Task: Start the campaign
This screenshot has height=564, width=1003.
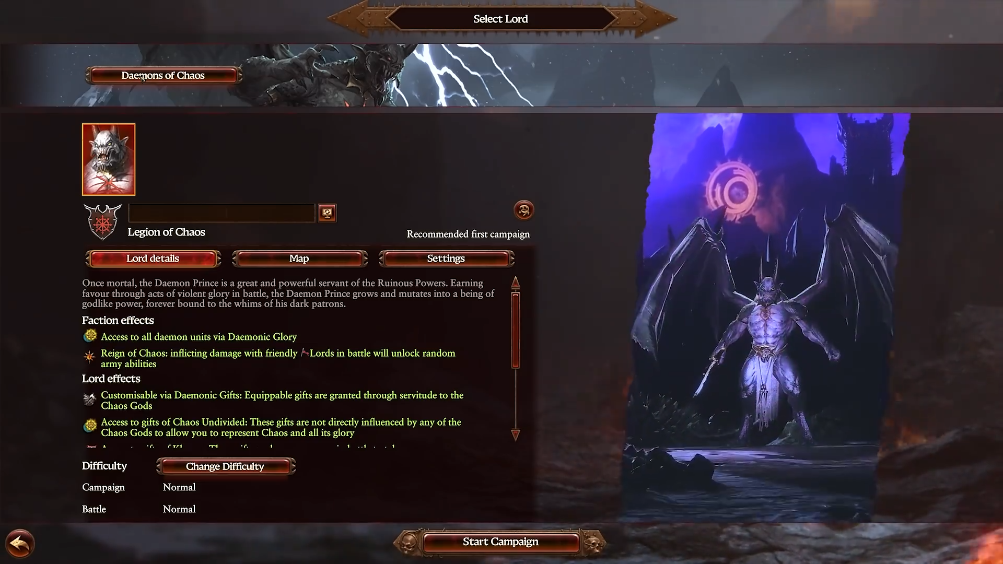Action: [500, 542]
